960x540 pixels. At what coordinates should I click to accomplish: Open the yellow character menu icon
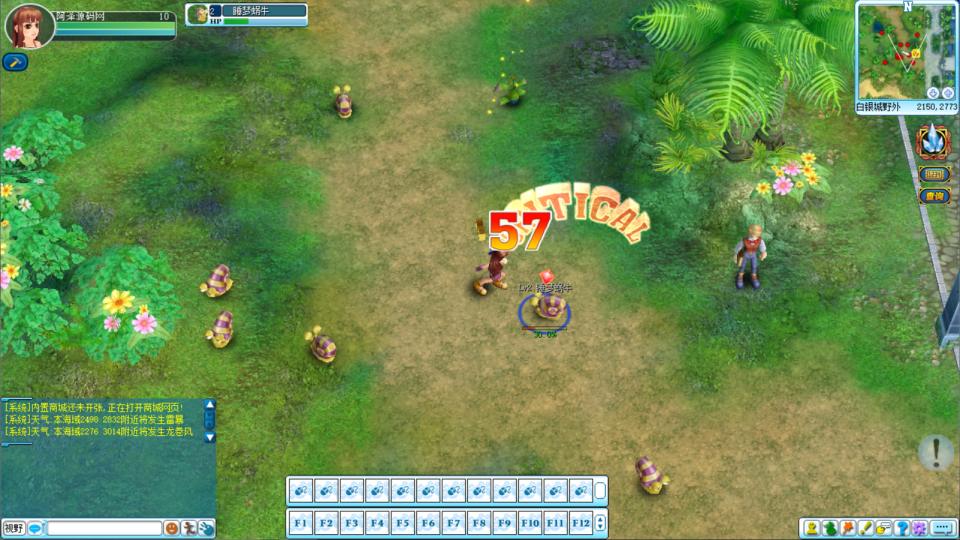click(x=812, y=528)
